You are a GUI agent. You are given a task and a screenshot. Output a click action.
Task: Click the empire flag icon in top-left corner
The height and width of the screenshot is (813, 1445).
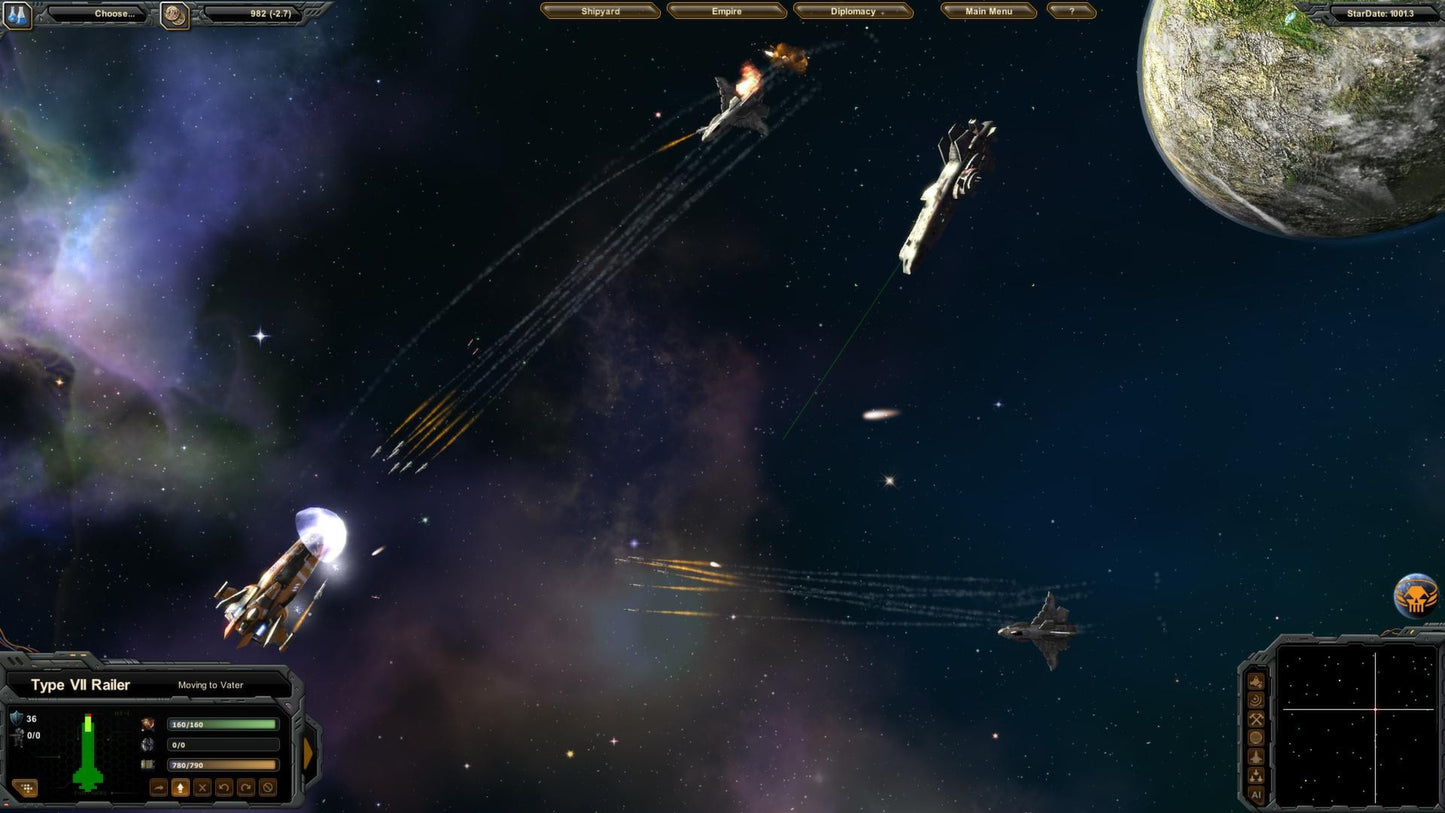point(17,14)
